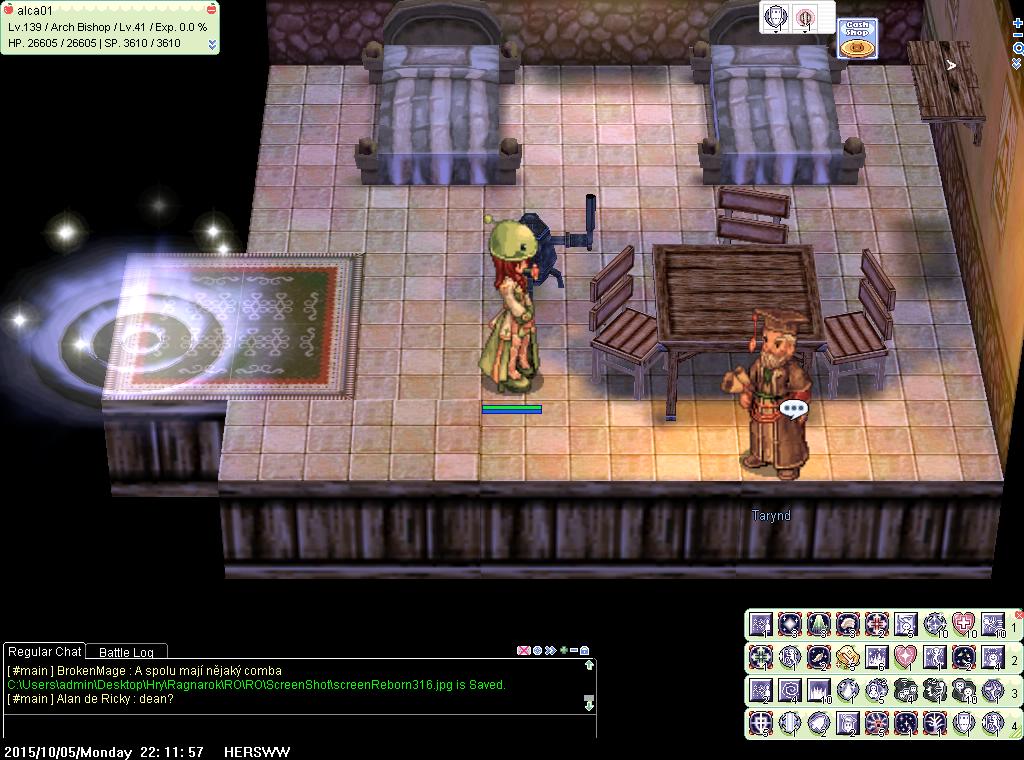Click the double-arrow chat window button
The image size is (1024, 760).
pyautogui.click(x=550, y=650)
